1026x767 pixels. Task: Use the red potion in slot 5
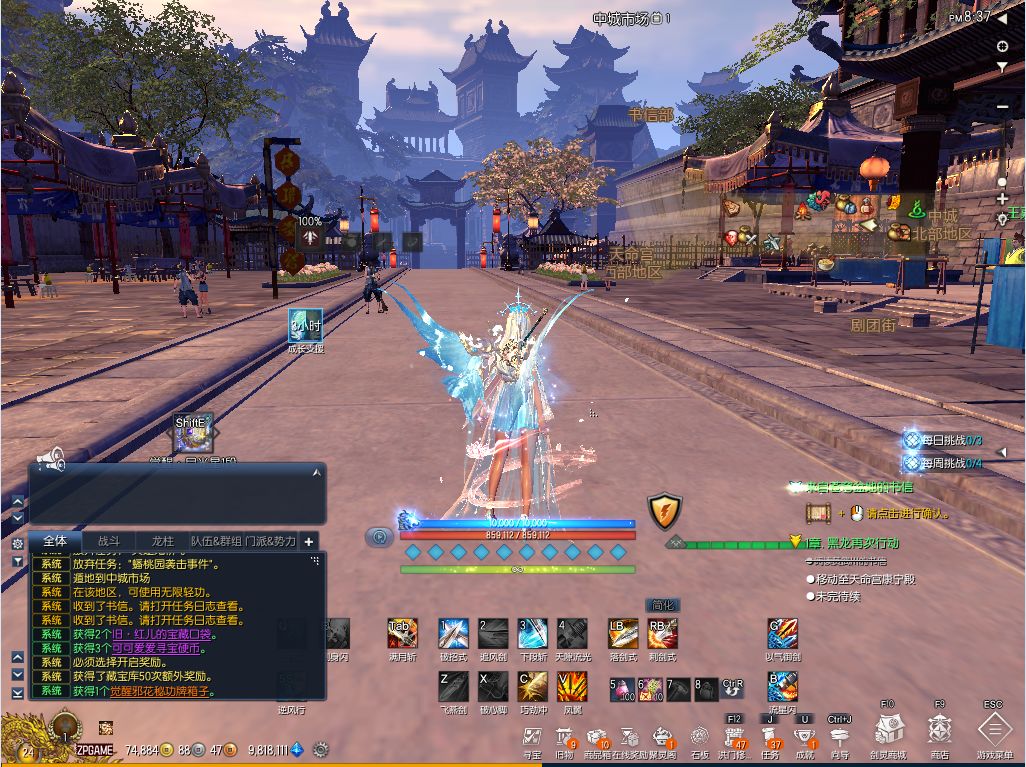tap(621, 688)
